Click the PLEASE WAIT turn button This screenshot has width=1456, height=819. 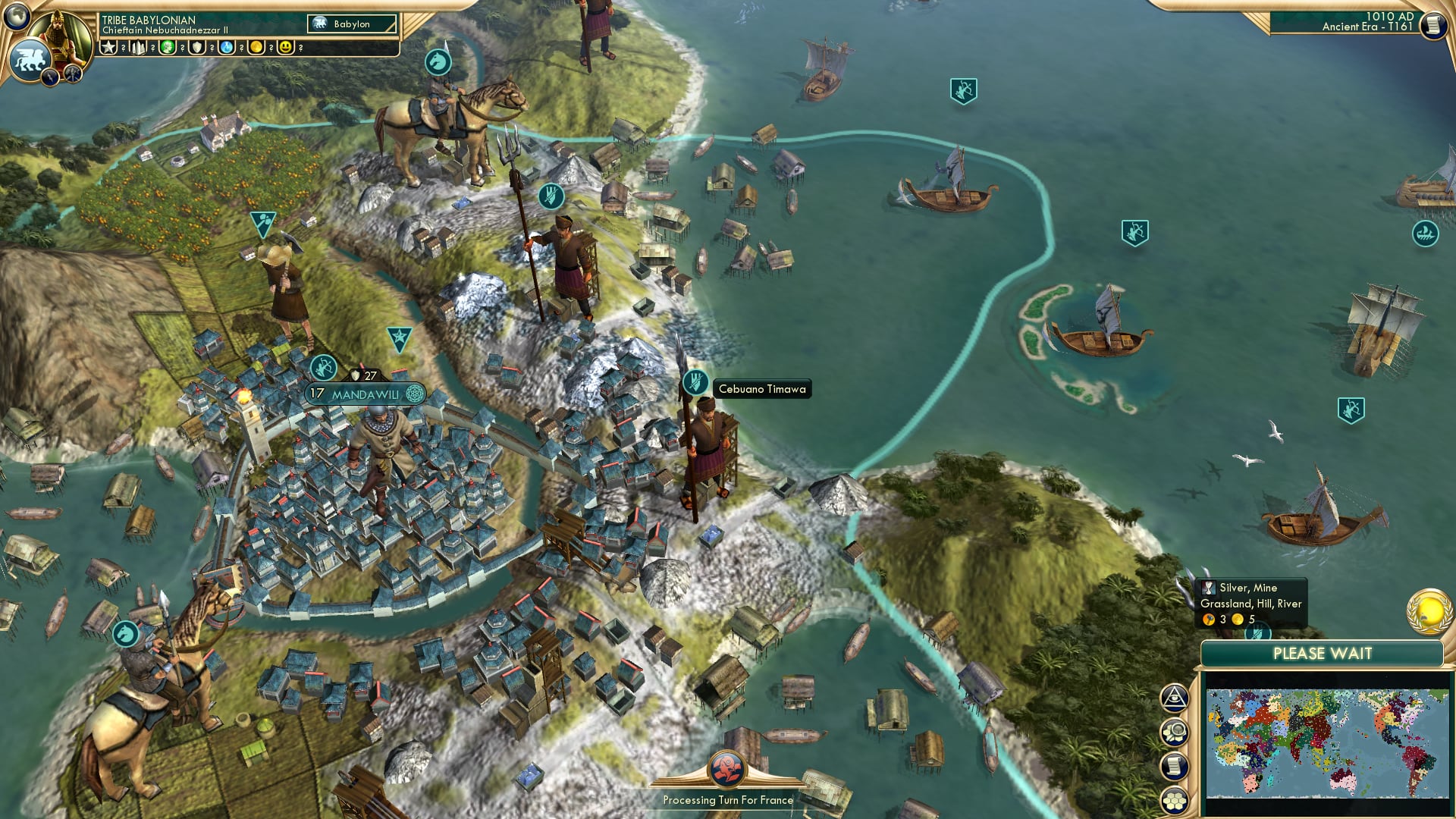click(1322, 654)
